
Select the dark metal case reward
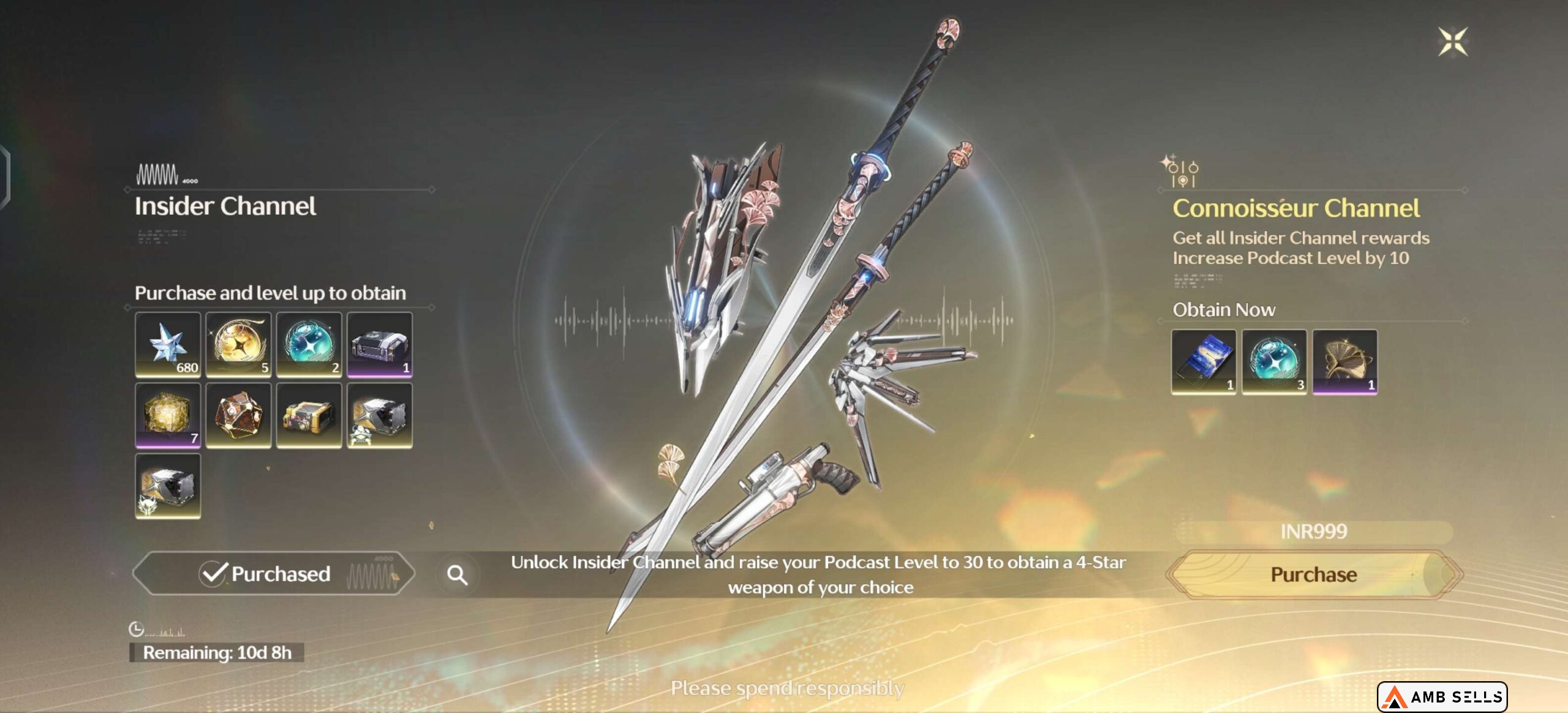pyautogui.click(x=379, y=344)
